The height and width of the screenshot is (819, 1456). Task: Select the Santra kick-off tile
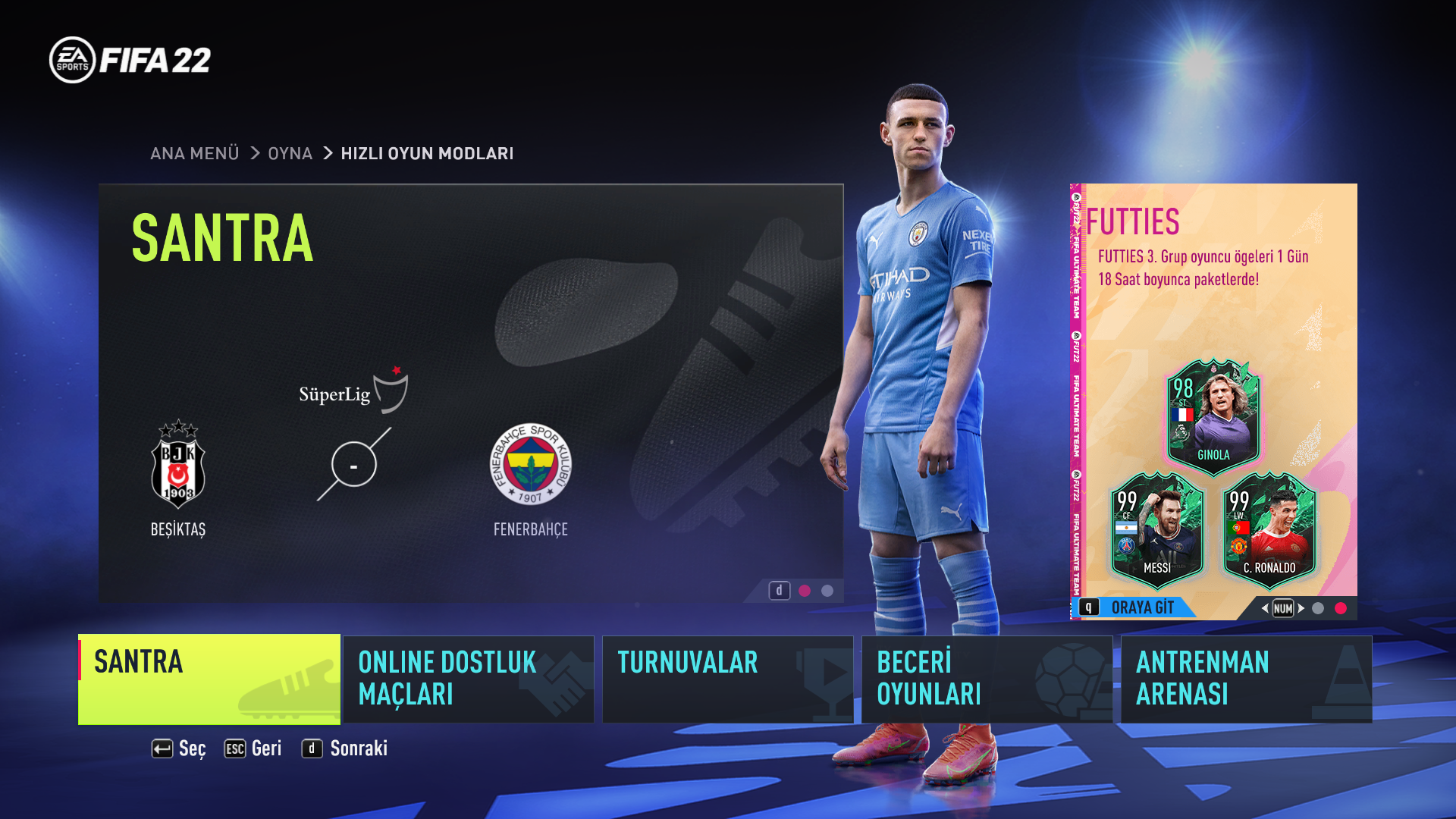coord(209,679)
